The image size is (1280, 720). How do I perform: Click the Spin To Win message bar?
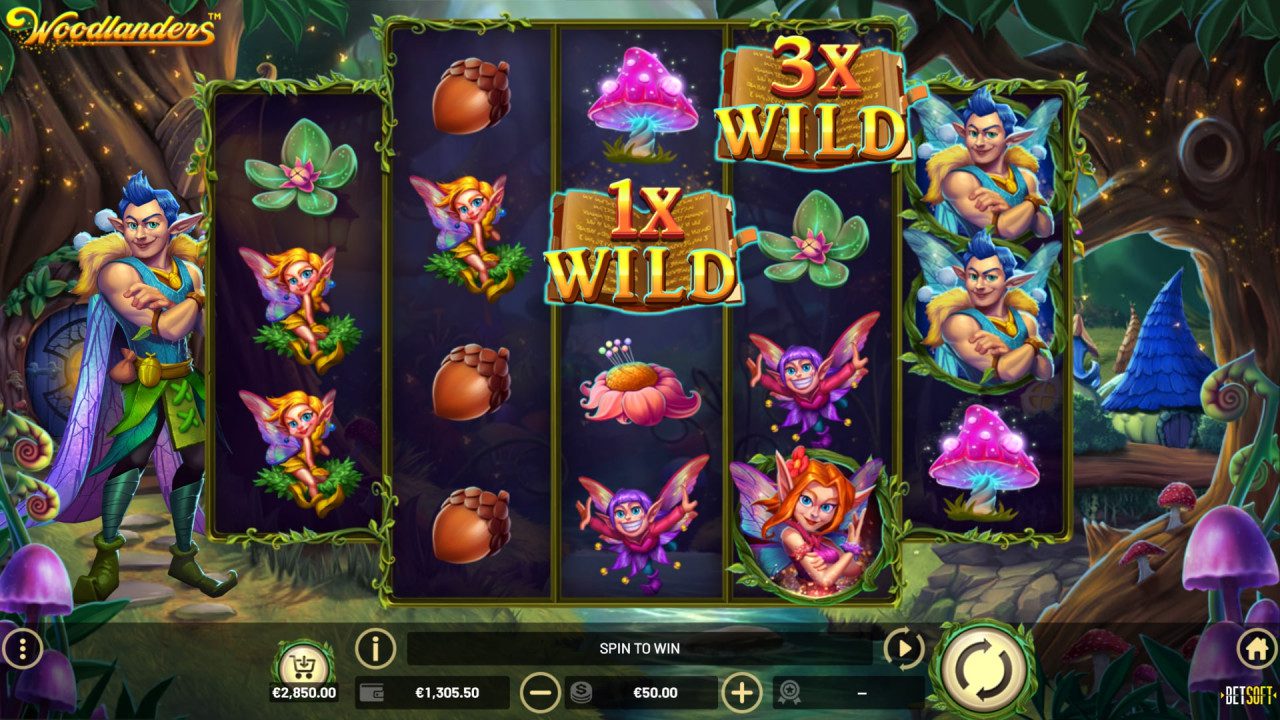640,648
